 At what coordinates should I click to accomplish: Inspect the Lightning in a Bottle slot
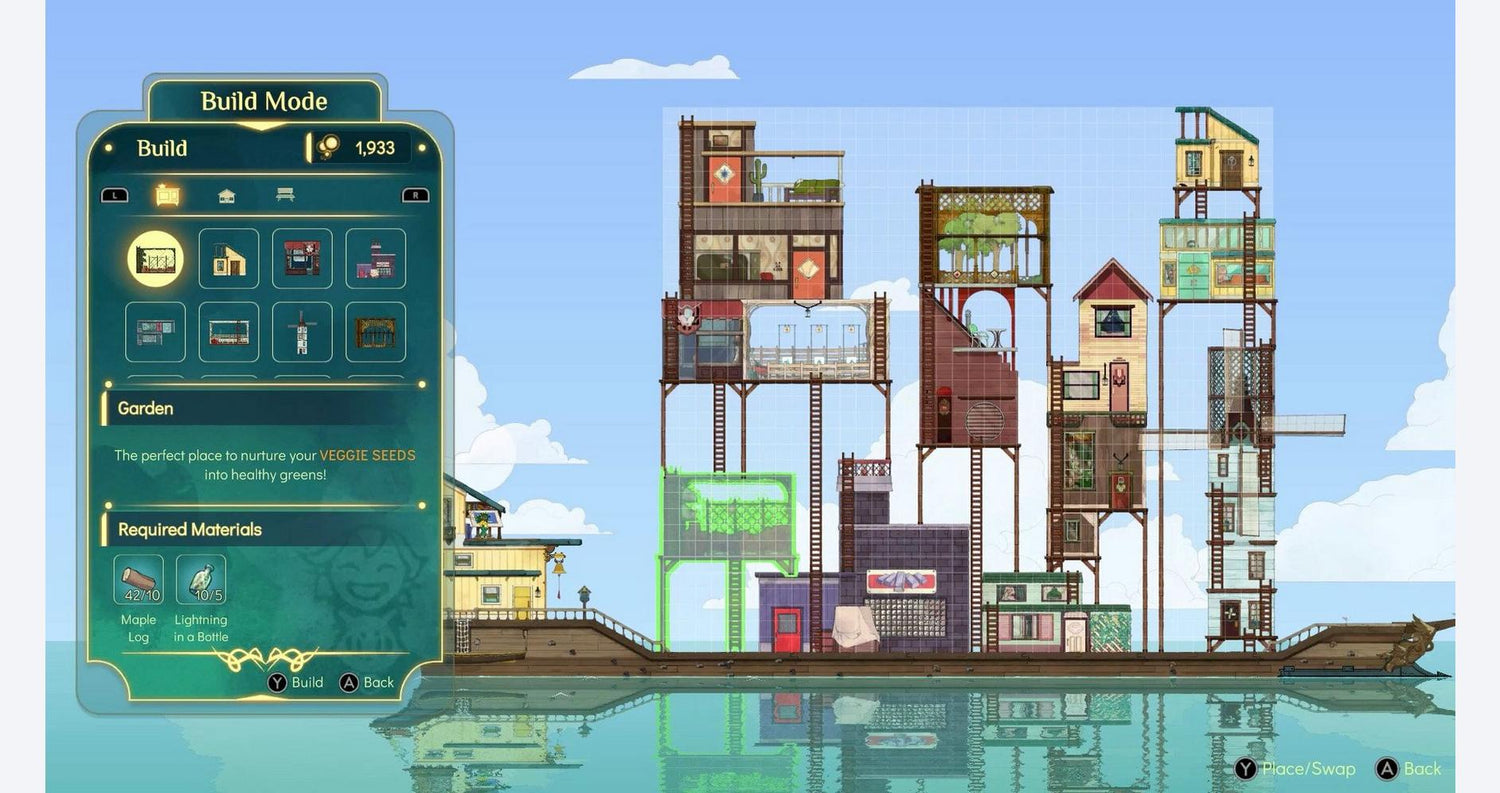[x=201, y=580]
